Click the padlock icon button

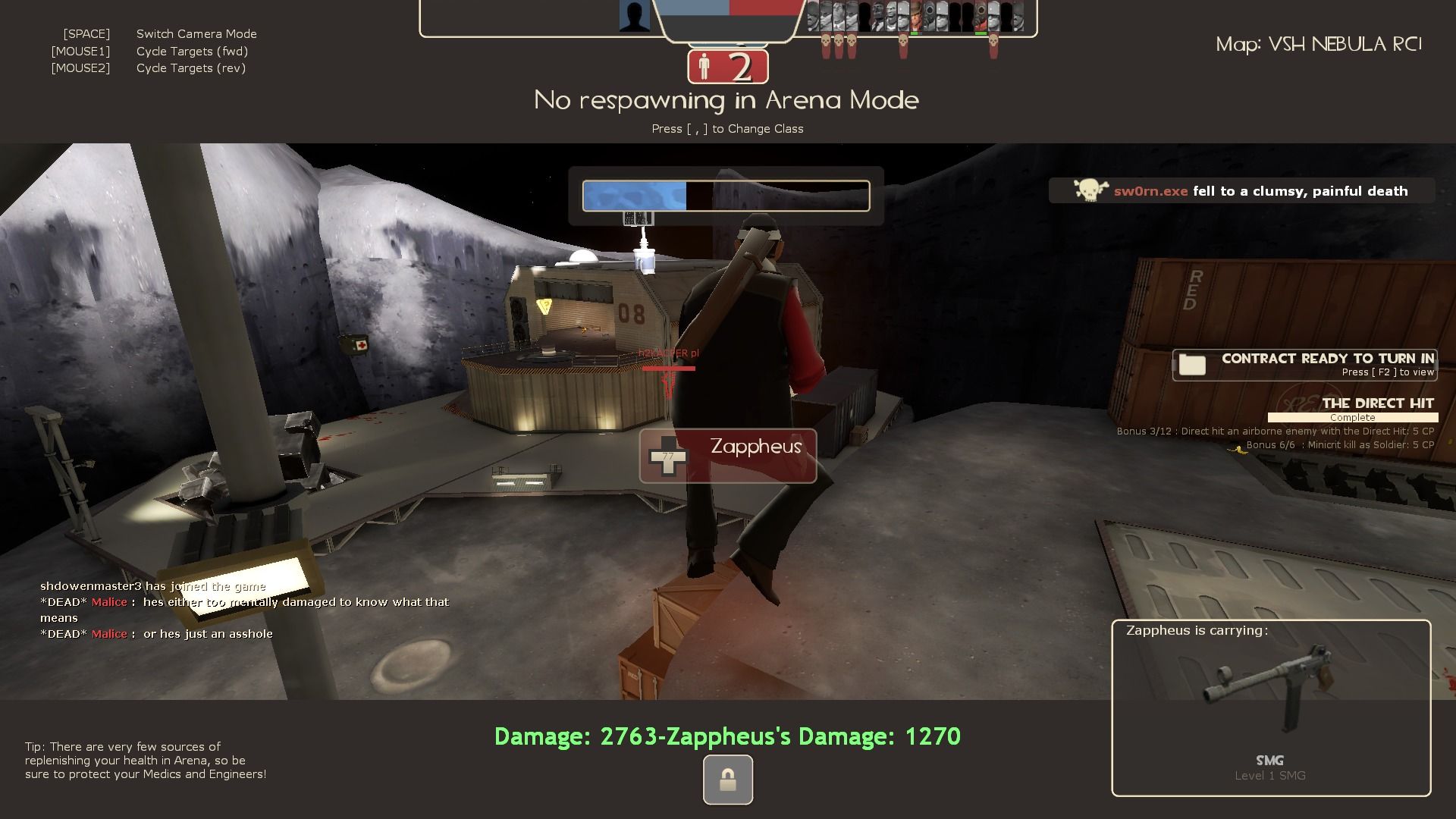(727, 780)
